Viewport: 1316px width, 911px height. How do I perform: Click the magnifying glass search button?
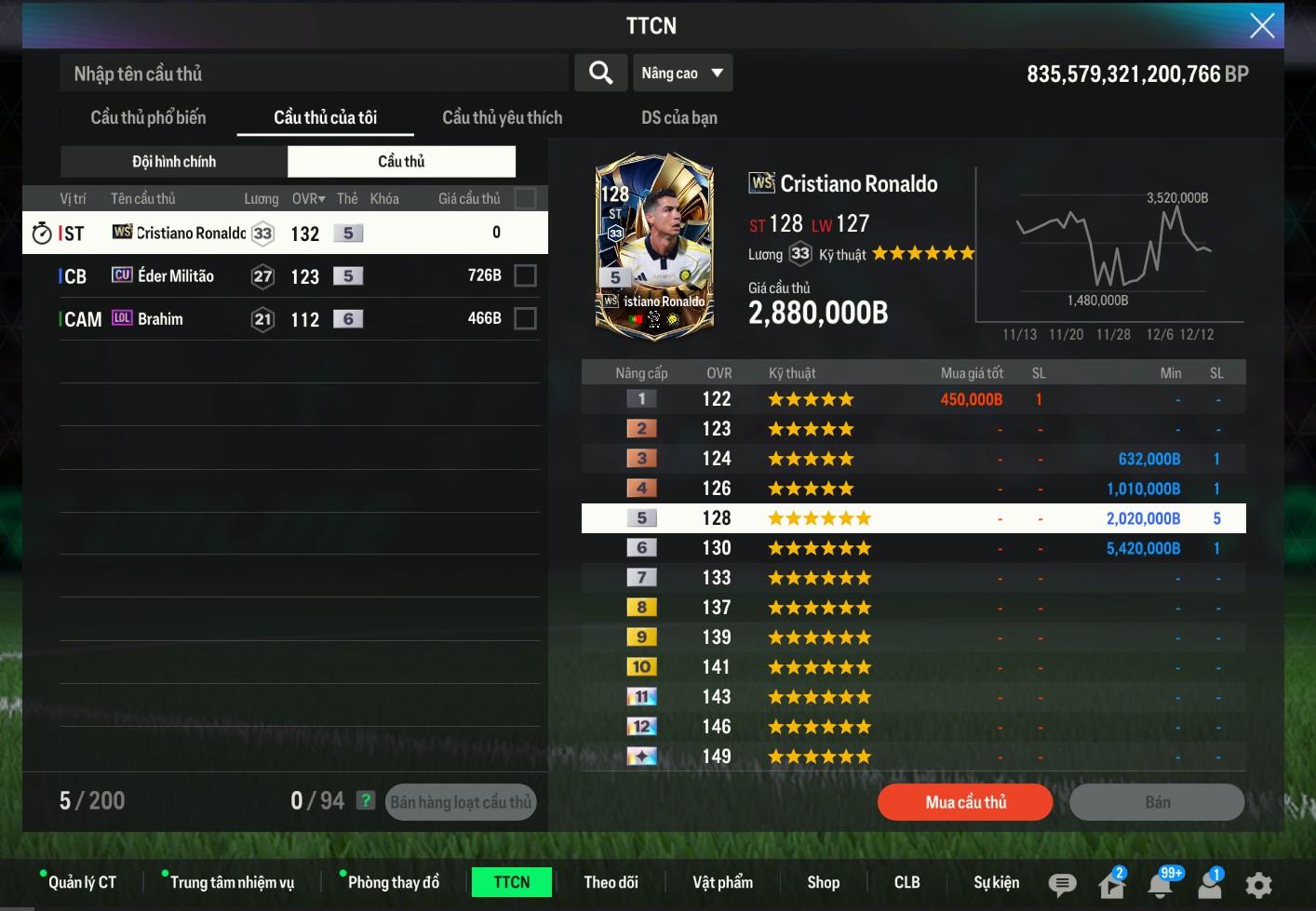pos(600,73)
